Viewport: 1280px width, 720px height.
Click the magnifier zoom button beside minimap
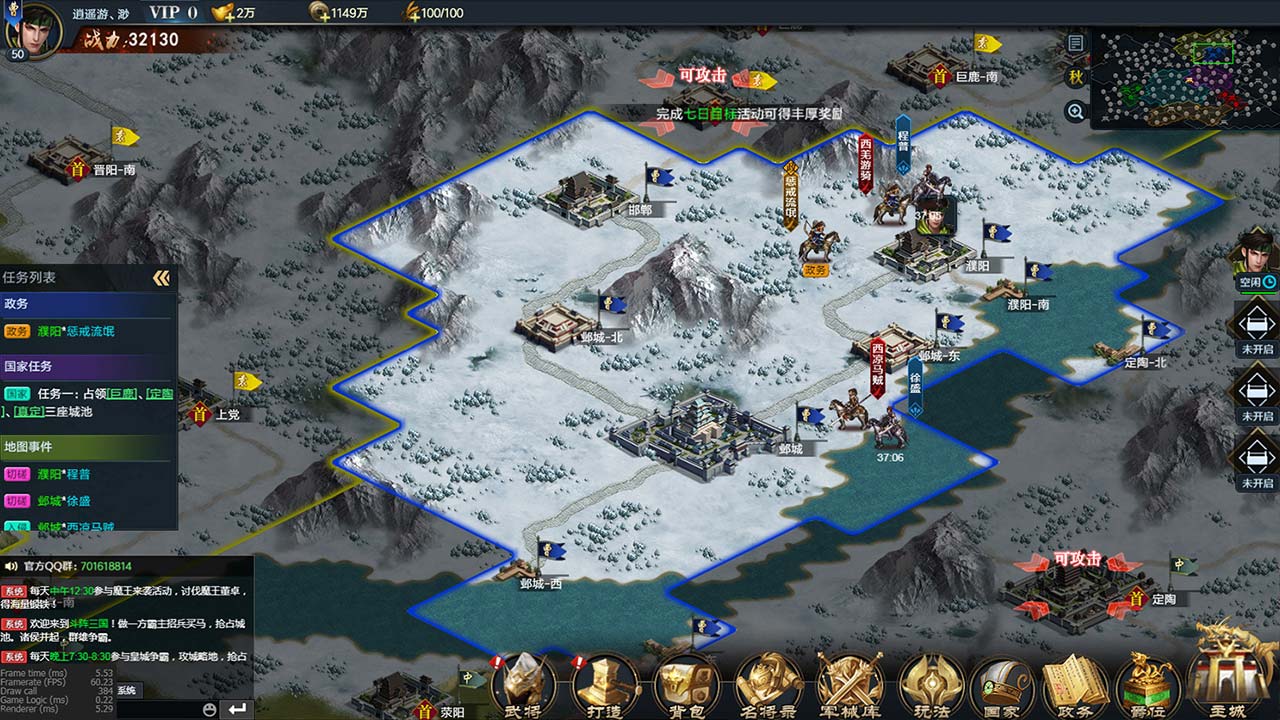click(1076, 112)
